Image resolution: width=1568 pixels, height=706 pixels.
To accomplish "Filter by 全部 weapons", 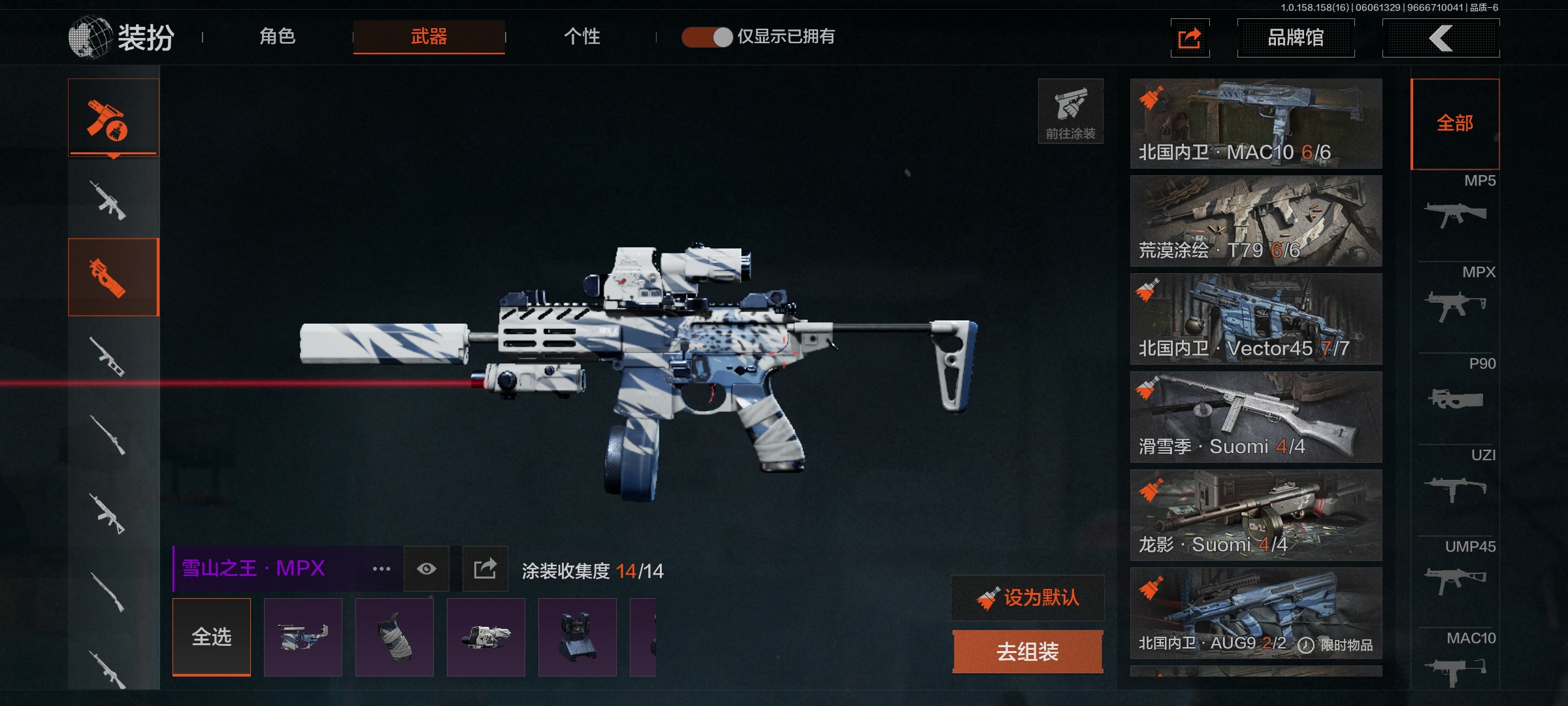I will point(1455,124).
